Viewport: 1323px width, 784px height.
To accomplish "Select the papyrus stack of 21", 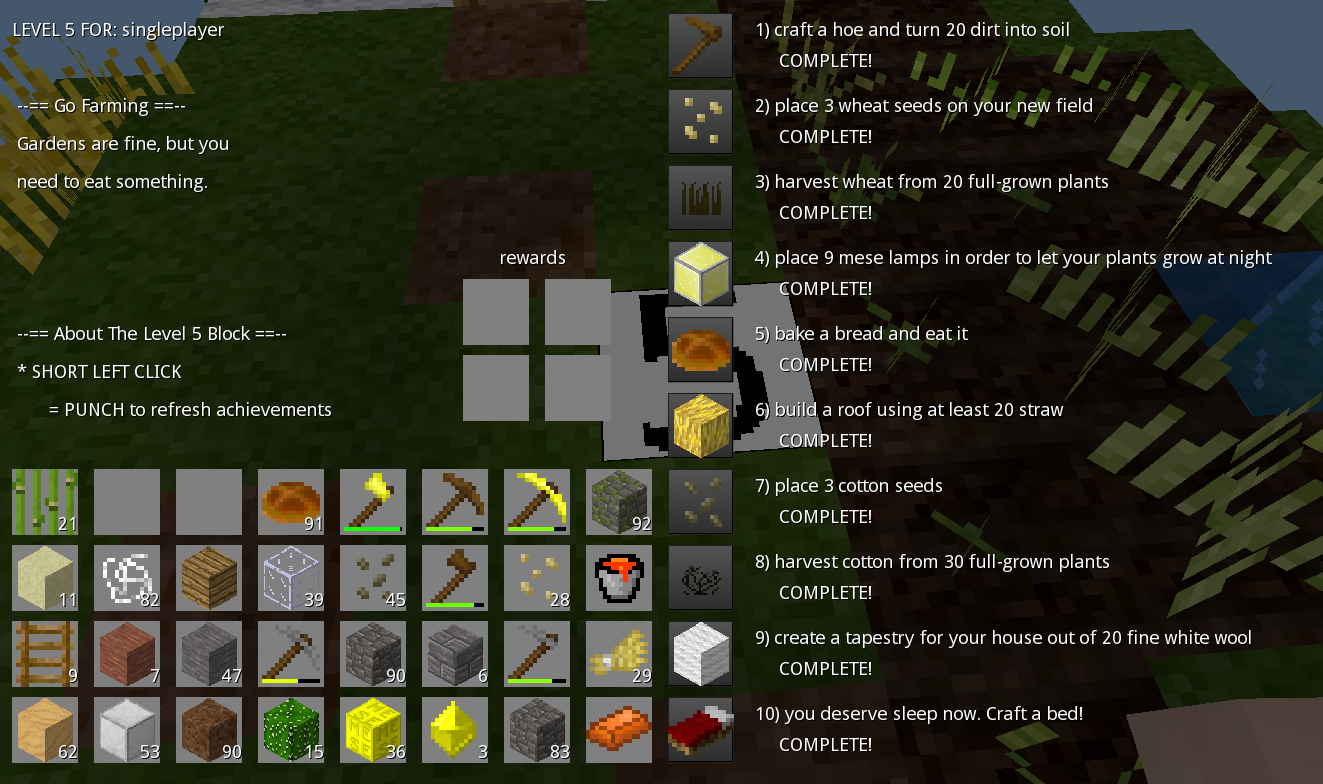I will 45,500.
